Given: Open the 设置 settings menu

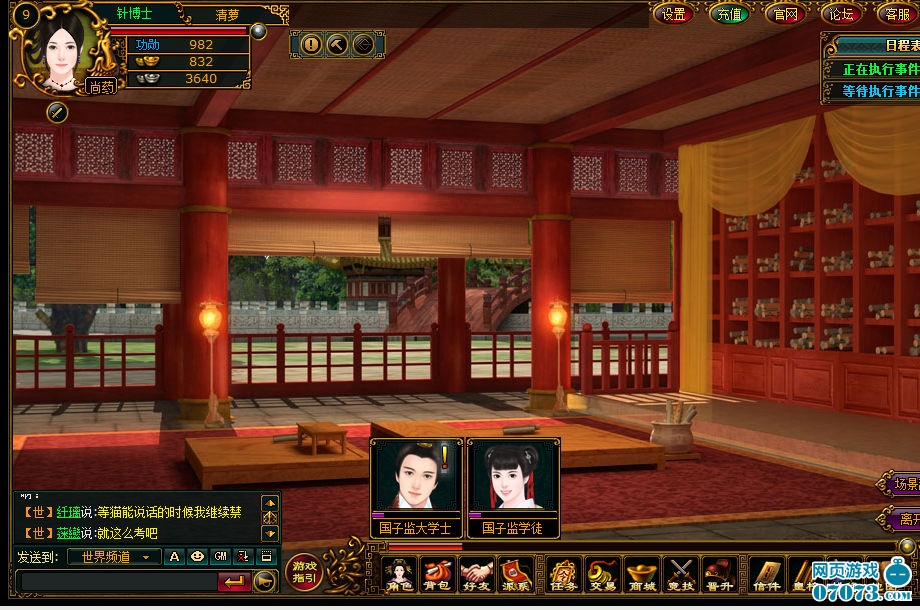Looking at the screenshot, I should pyautogui.click(x=674, y=13).
